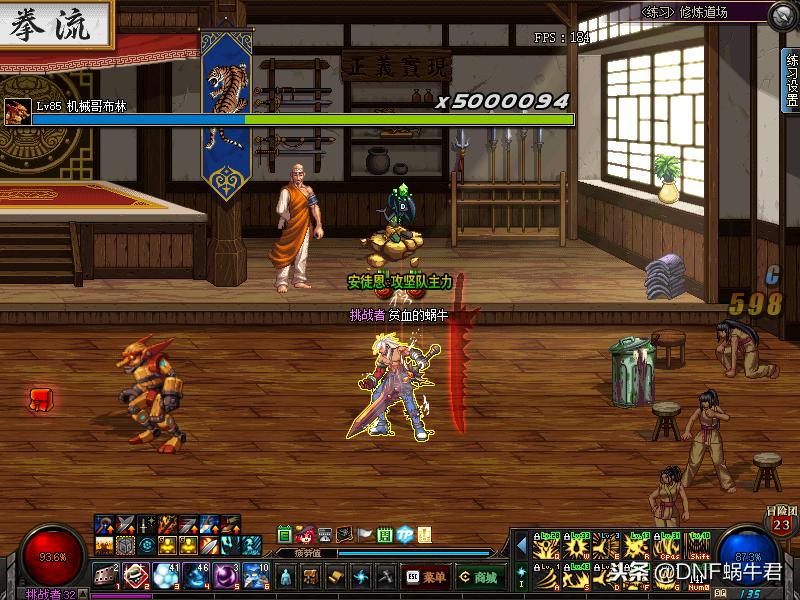The image size is (800, 600).
Task: Use the purple orb consumable in slot 5
Action: tap(226, 575)
